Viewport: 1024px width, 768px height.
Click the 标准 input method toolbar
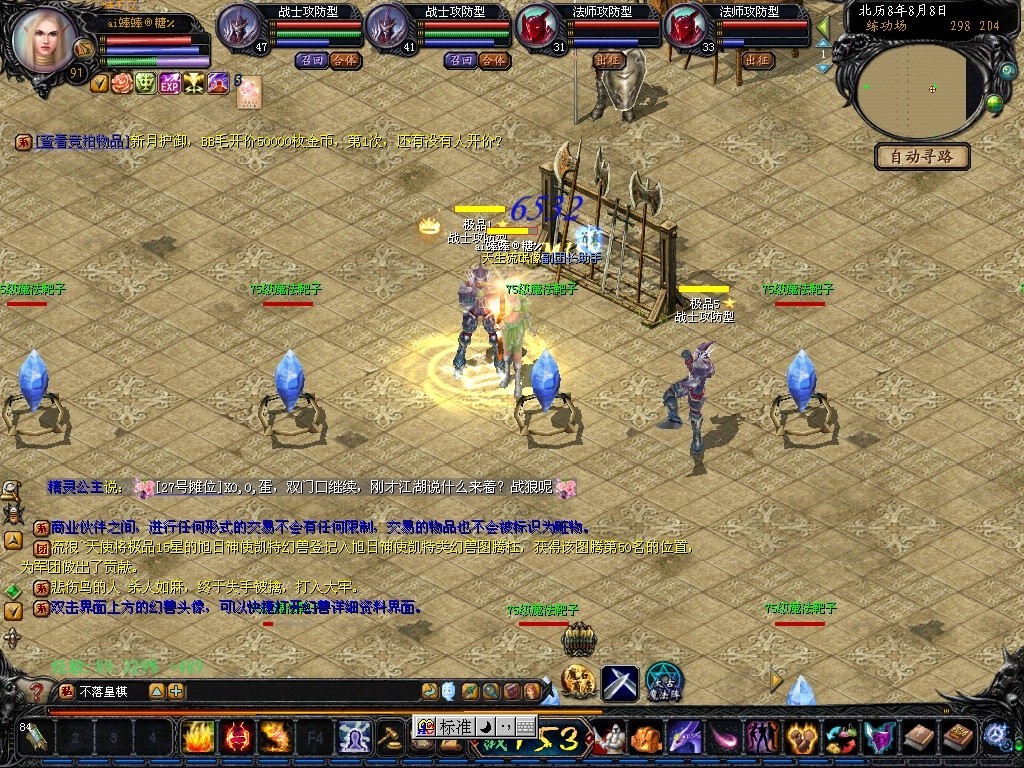click(454, 727)
